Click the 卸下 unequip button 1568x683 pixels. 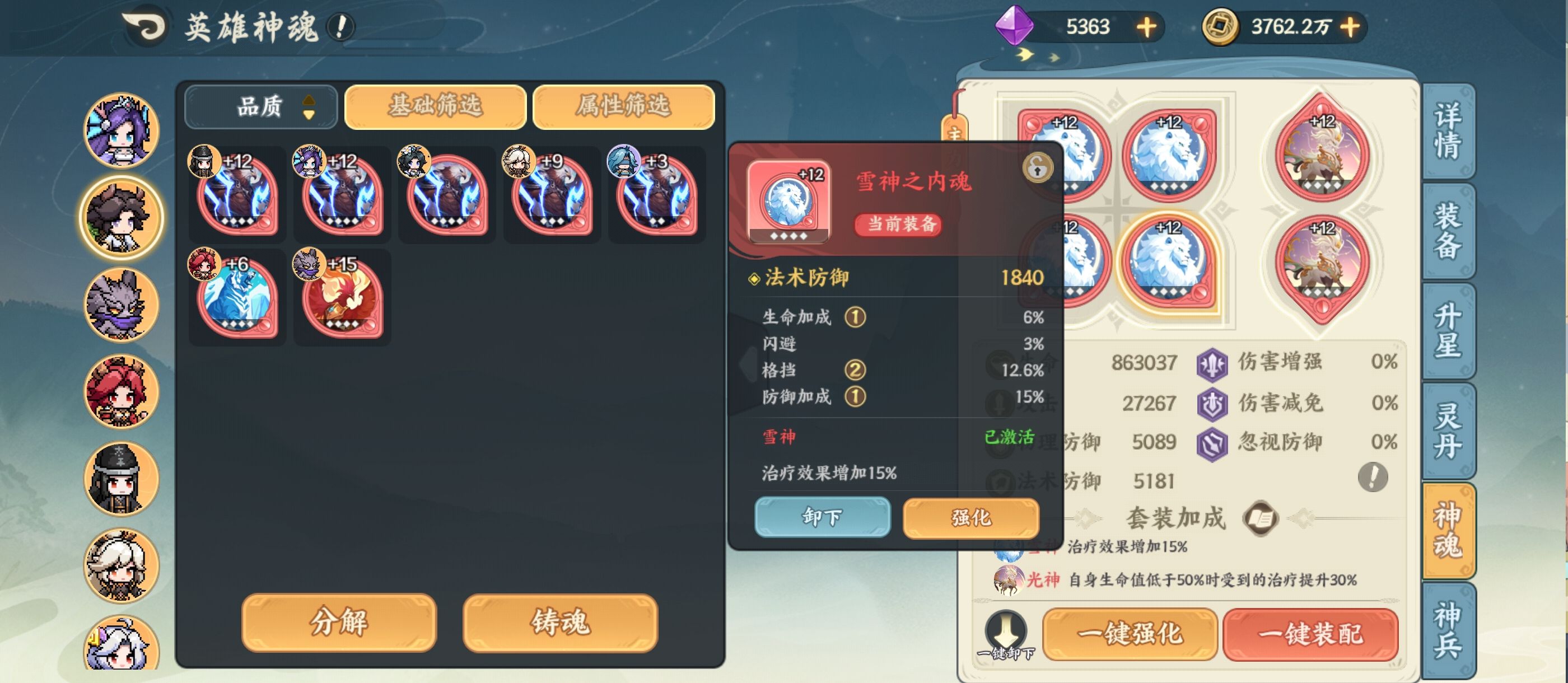[823, 517]
